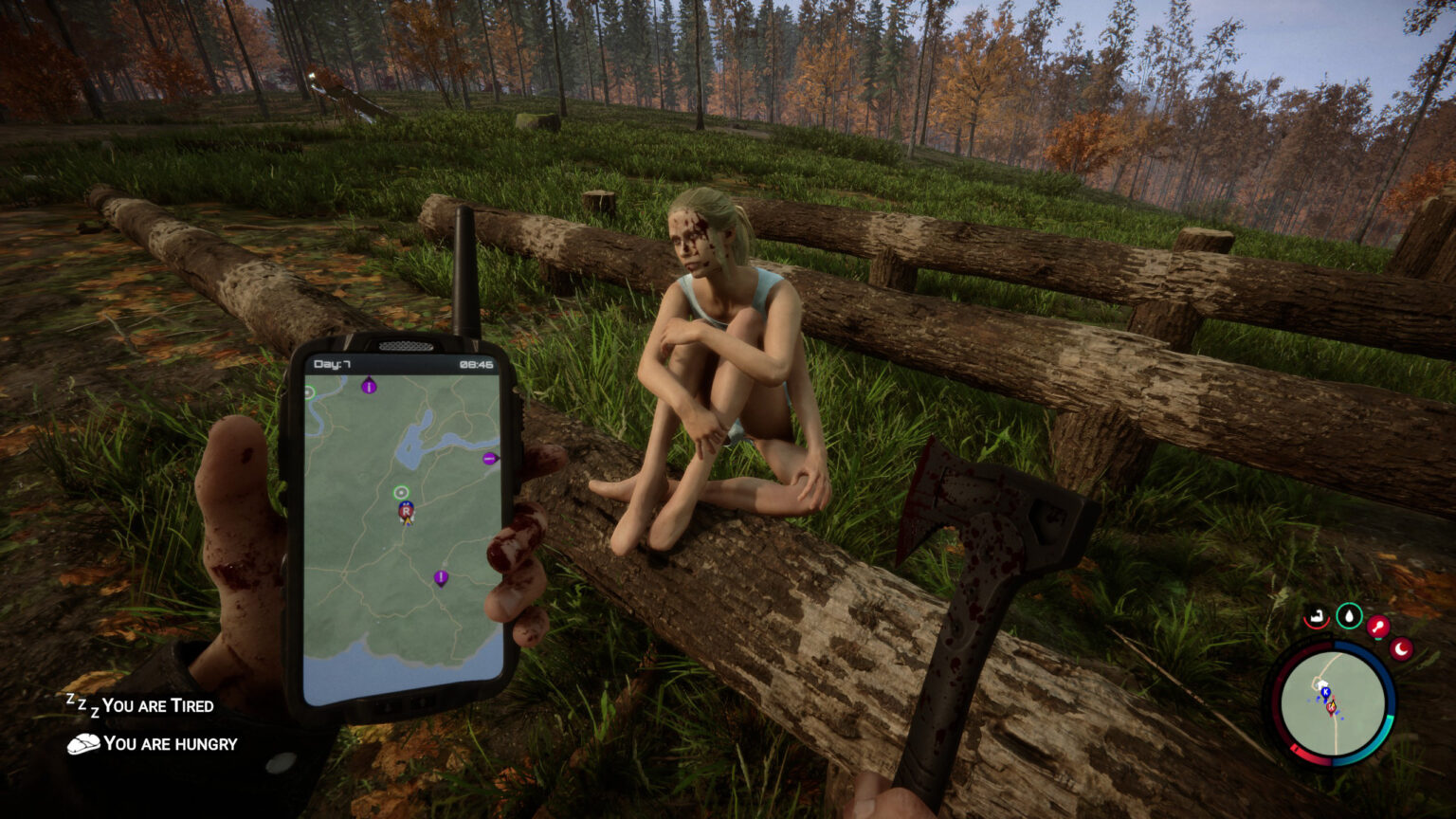
Task: Click the You are Tired status message
Action: [159, 705]
